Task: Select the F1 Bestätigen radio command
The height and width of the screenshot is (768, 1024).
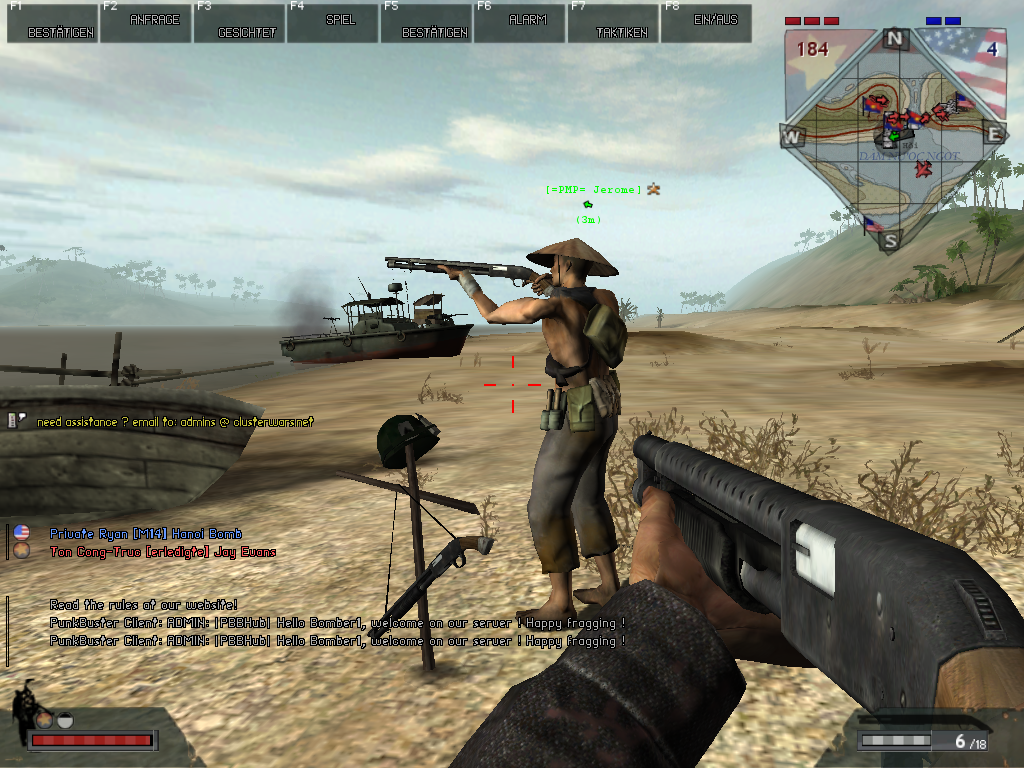Action: pos(52,23)
